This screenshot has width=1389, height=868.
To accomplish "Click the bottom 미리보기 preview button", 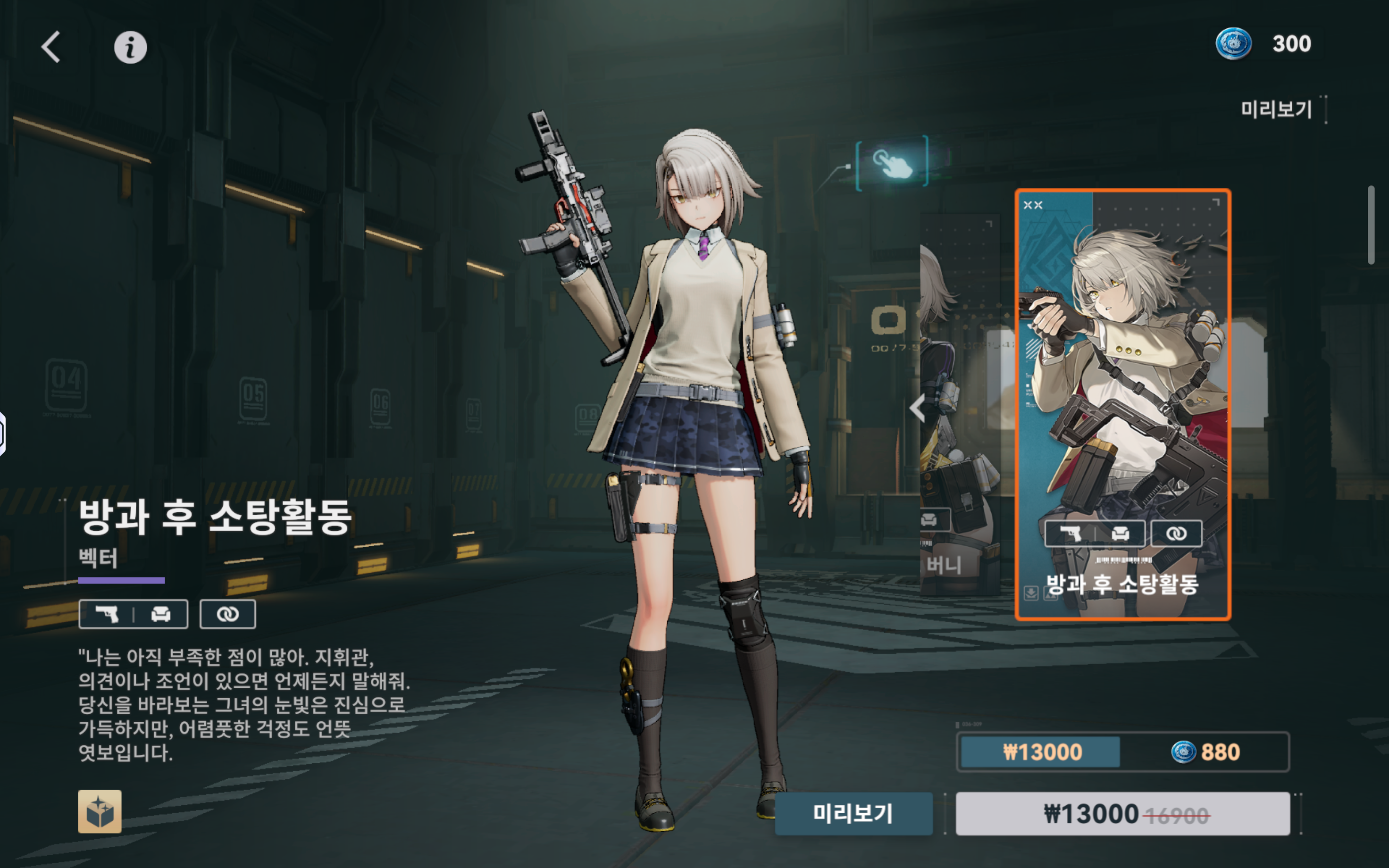I will pyautogui.click(x=853, y=813).
